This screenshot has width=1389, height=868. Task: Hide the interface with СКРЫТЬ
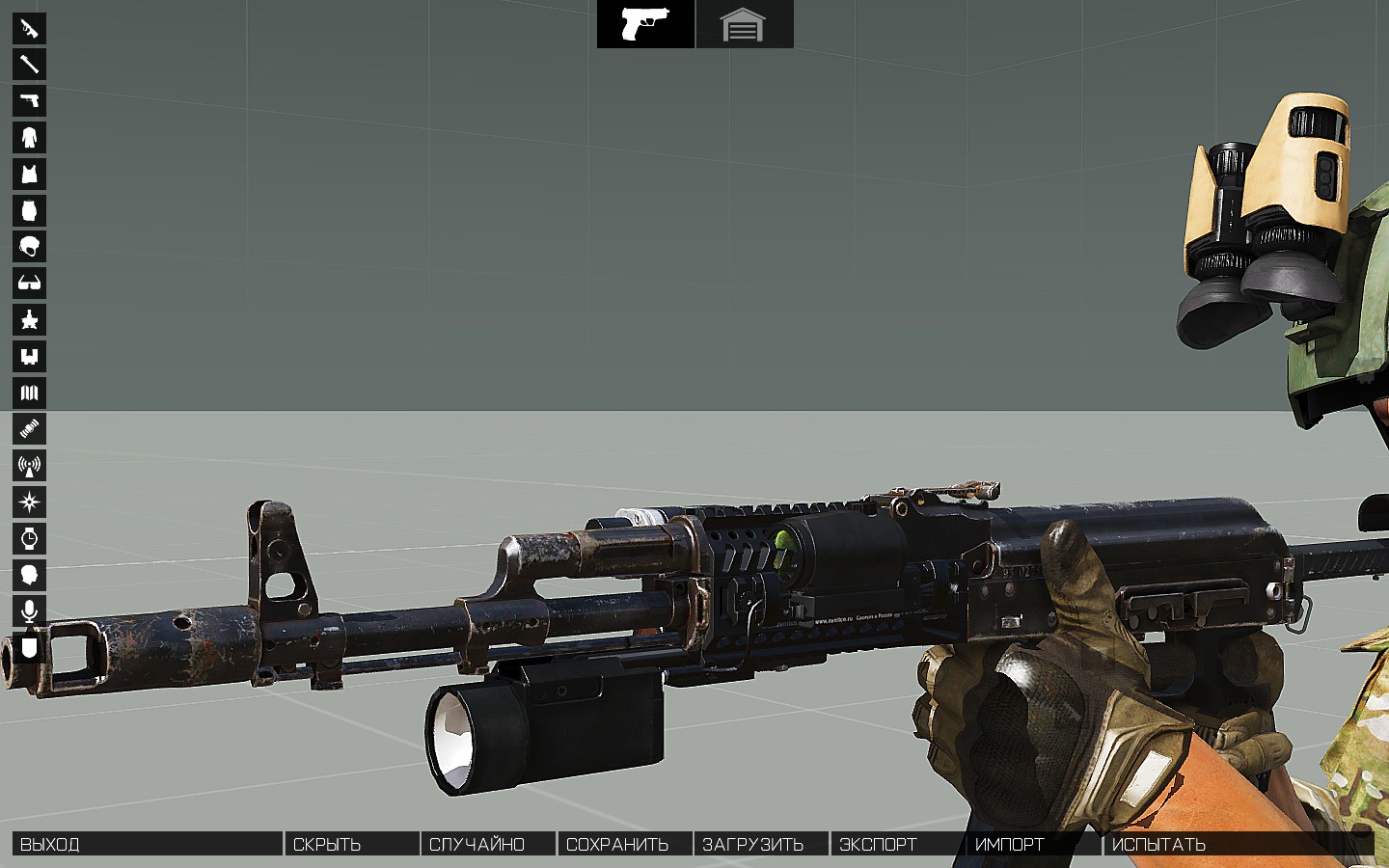[352, 844]
